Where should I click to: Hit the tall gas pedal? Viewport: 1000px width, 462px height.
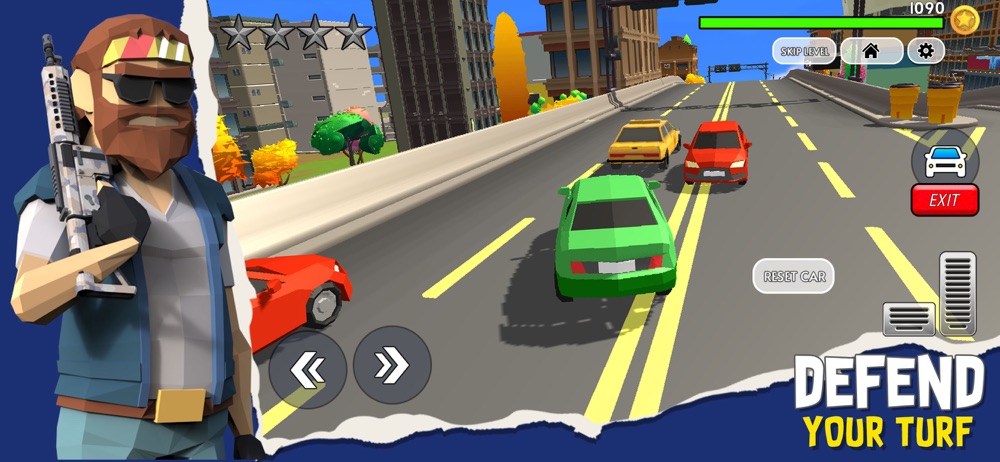[x=957, y=292]
